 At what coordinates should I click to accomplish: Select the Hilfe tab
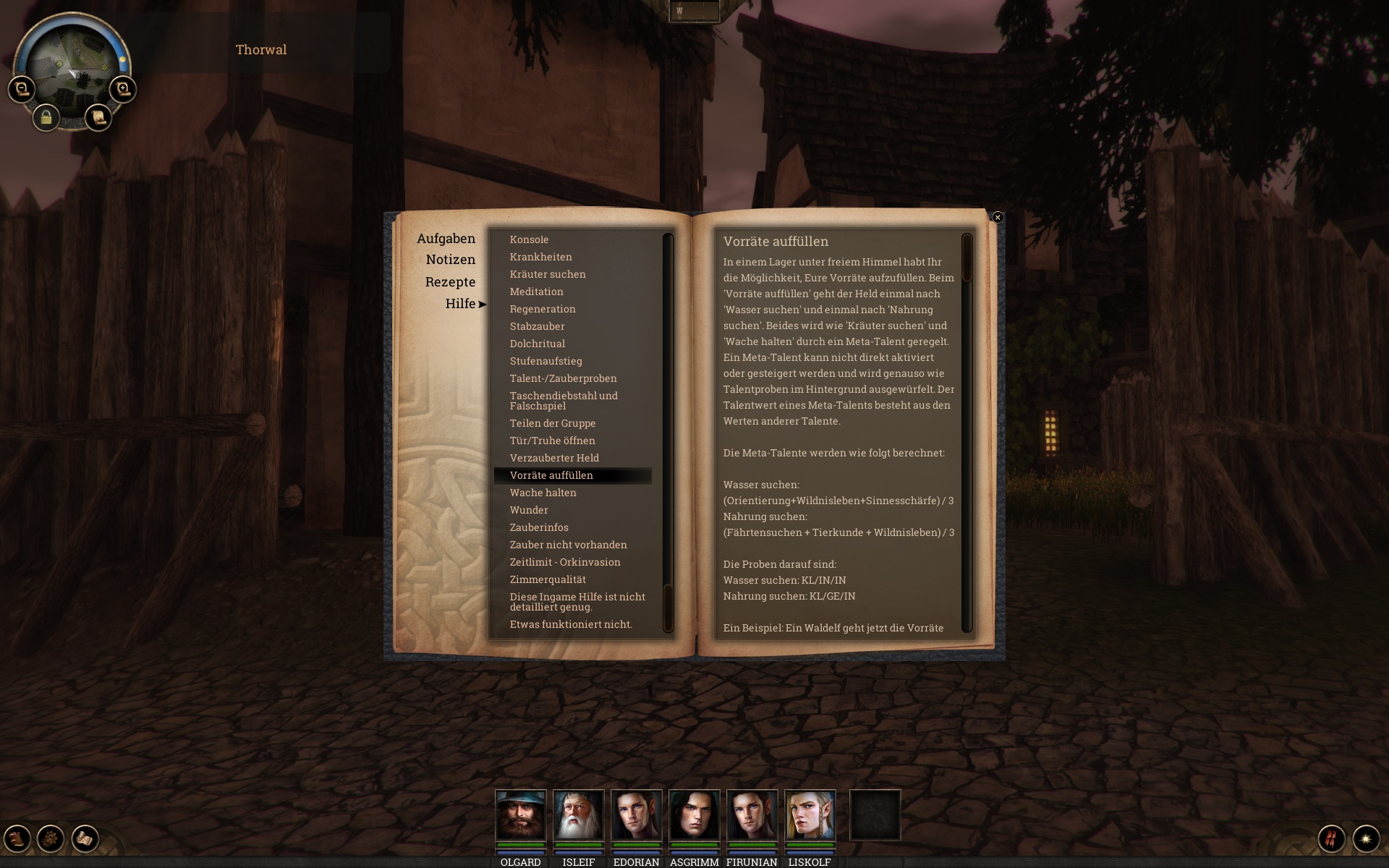[460, 304]
